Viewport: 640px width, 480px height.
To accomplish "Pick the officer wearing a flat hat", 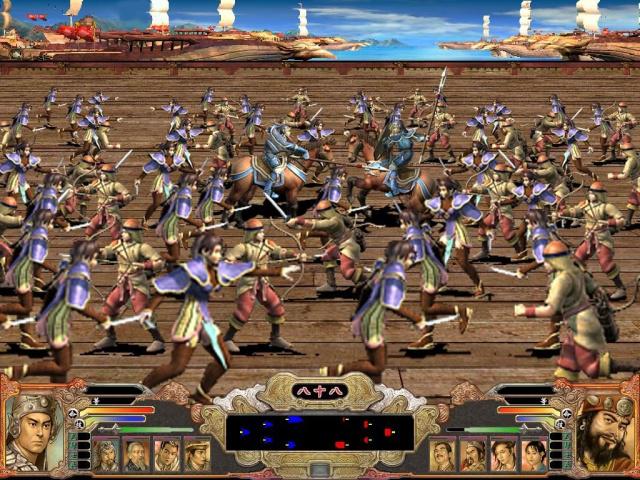I will tap(198, 455).
